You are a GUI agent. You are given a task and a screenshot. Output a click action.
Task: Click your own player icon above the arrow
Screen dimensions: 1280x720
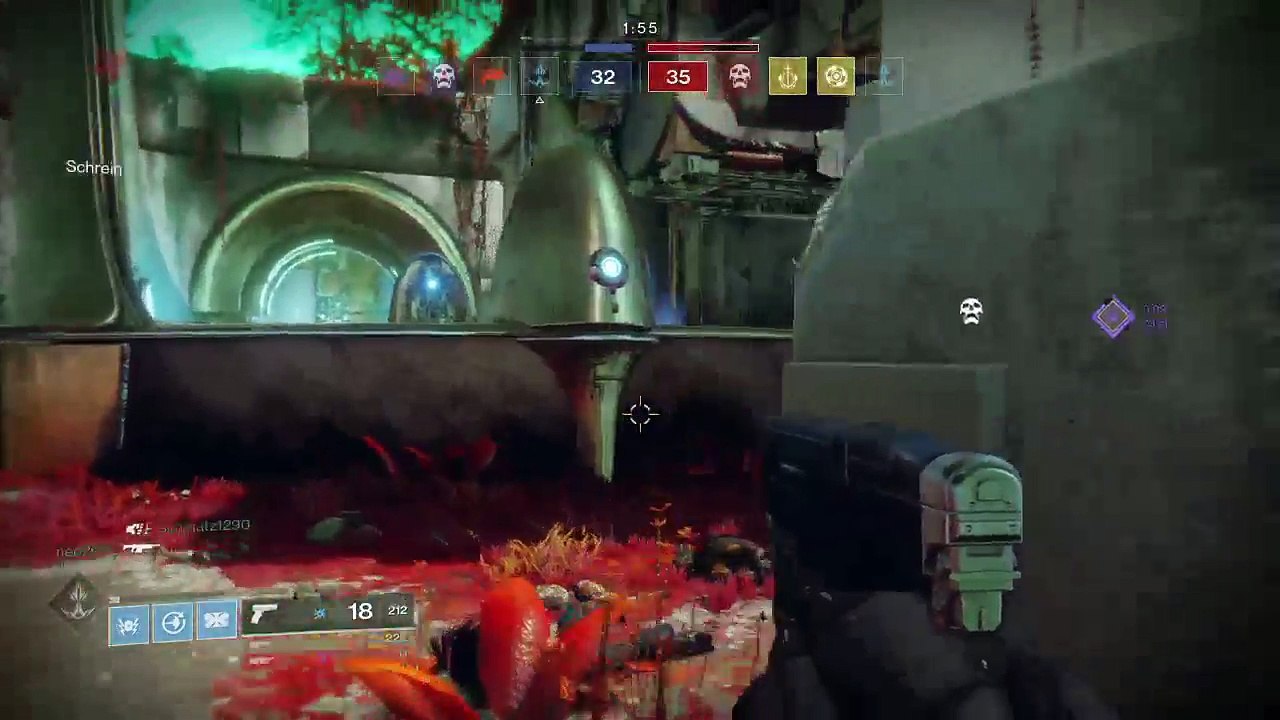(540, 74)
